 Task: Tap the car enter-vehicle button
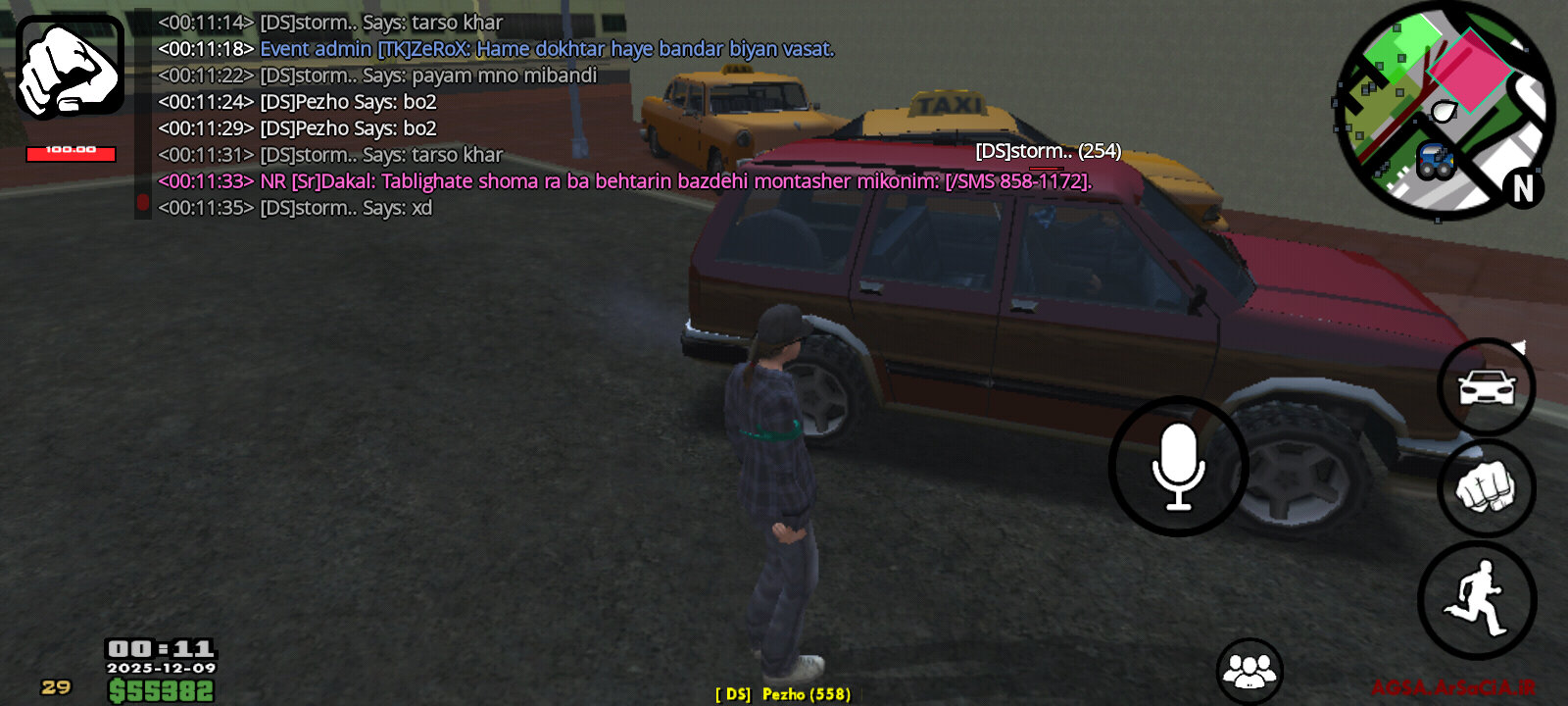pos(1486,387)
